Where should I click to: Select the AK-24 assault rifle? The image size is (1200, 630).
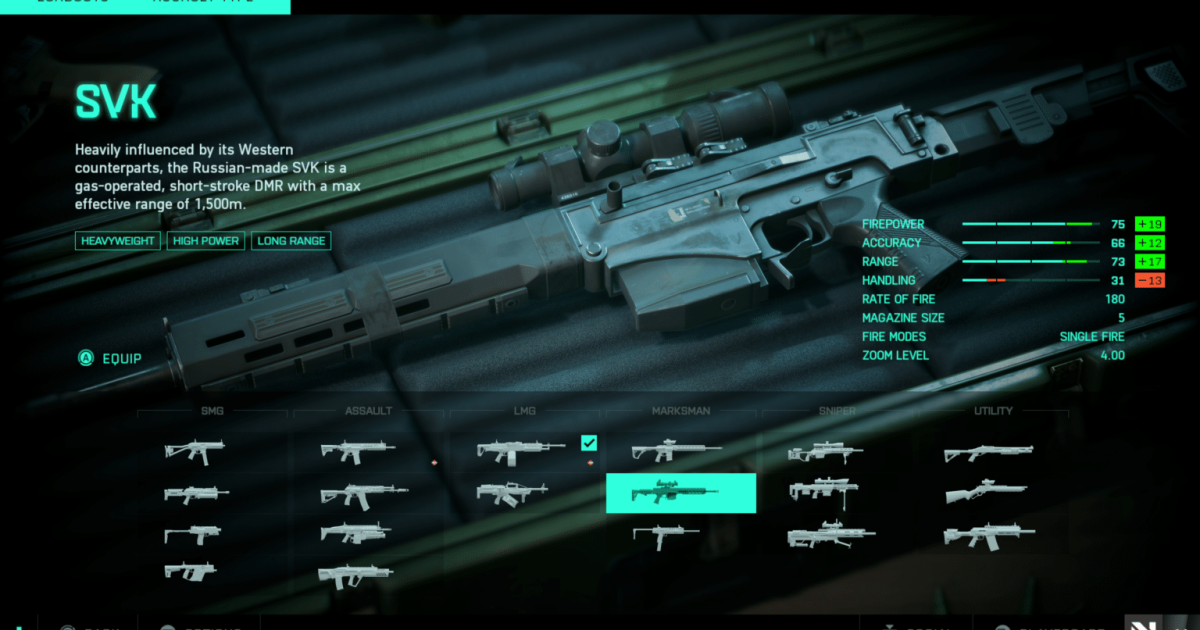364,494
